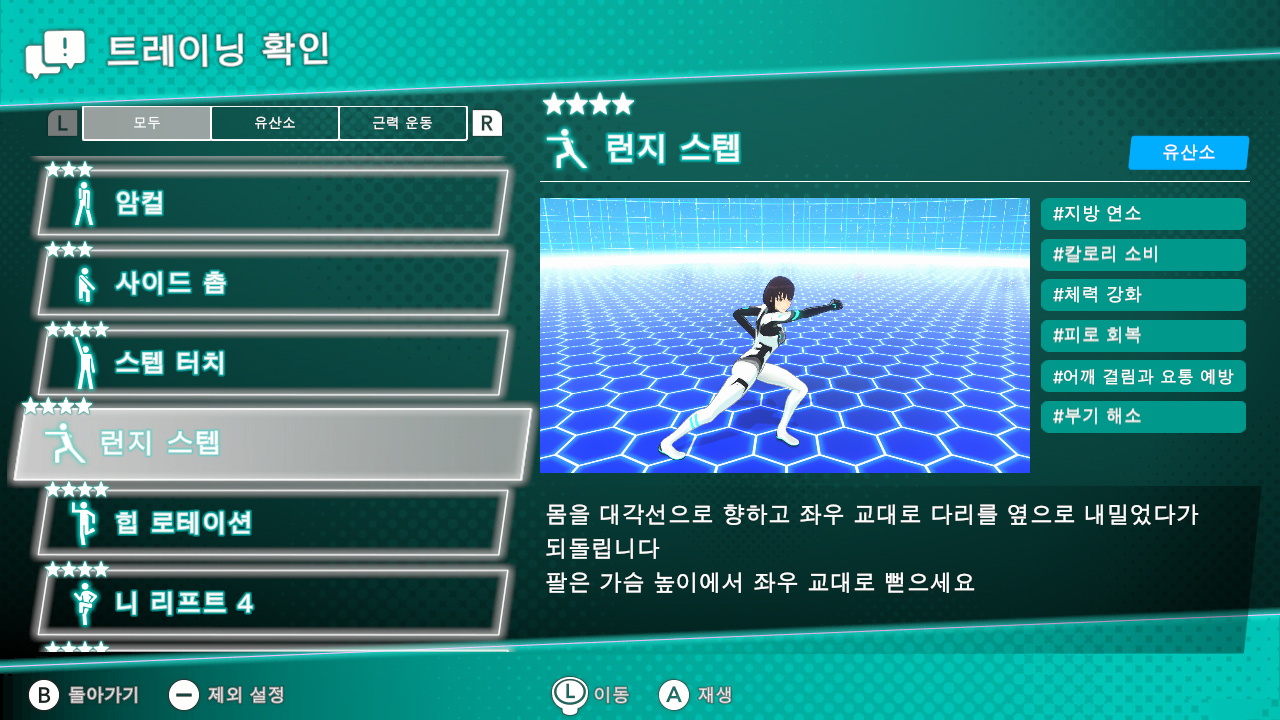Toggle 제외 설정 with the minus button

[x=185, y=693]
